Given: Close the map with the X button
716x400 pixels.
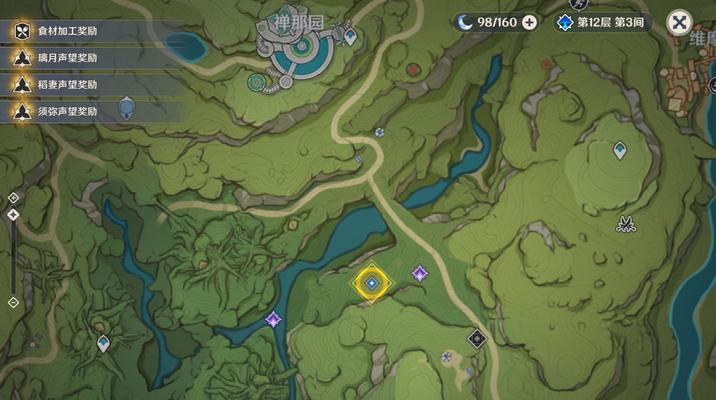Looking at the screenshot, I should pyautogui.click(x=680, y=22).
